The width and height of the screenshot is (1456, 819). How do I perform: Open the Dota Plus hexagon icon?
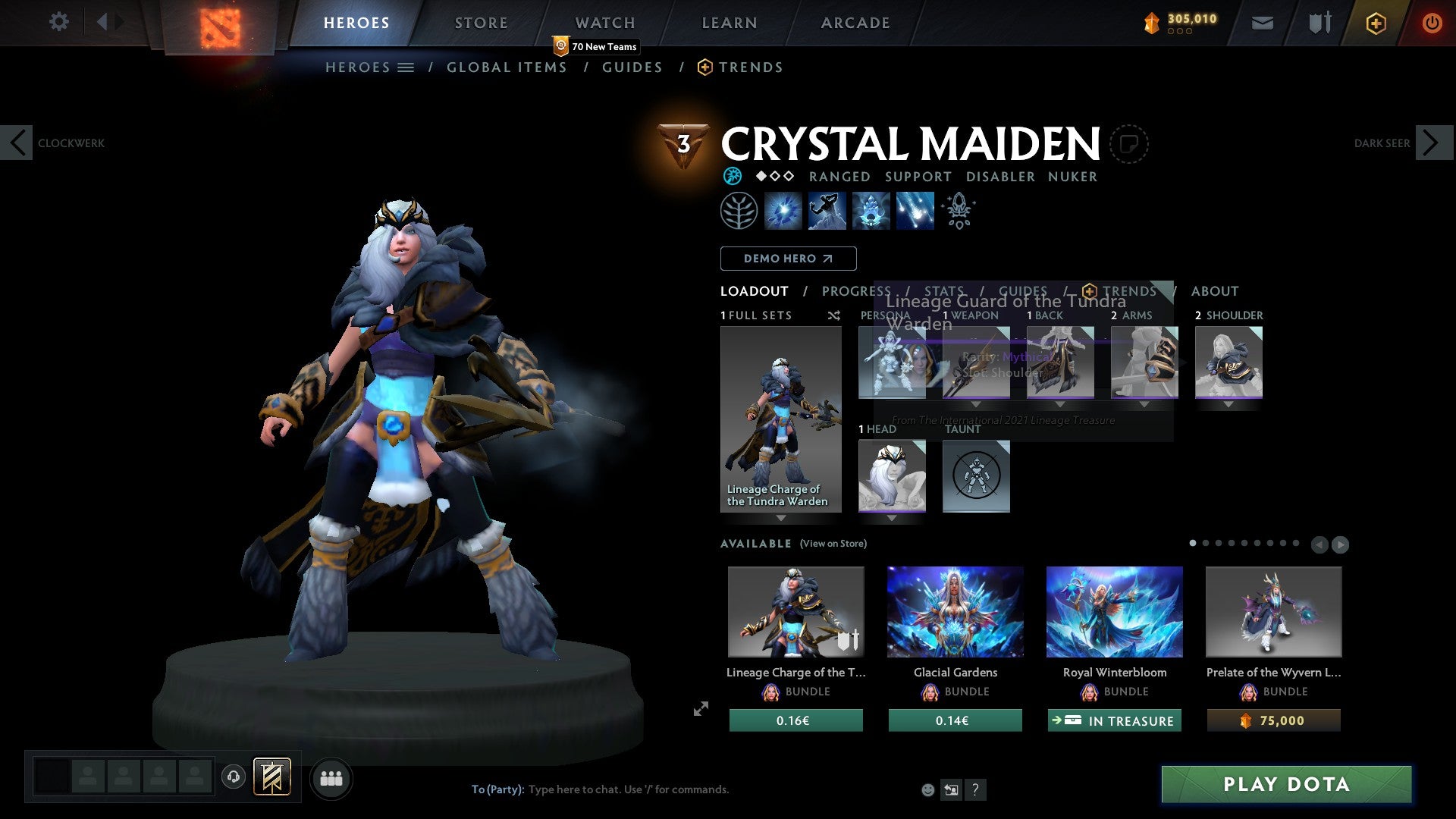click(x=1375, y=23)
